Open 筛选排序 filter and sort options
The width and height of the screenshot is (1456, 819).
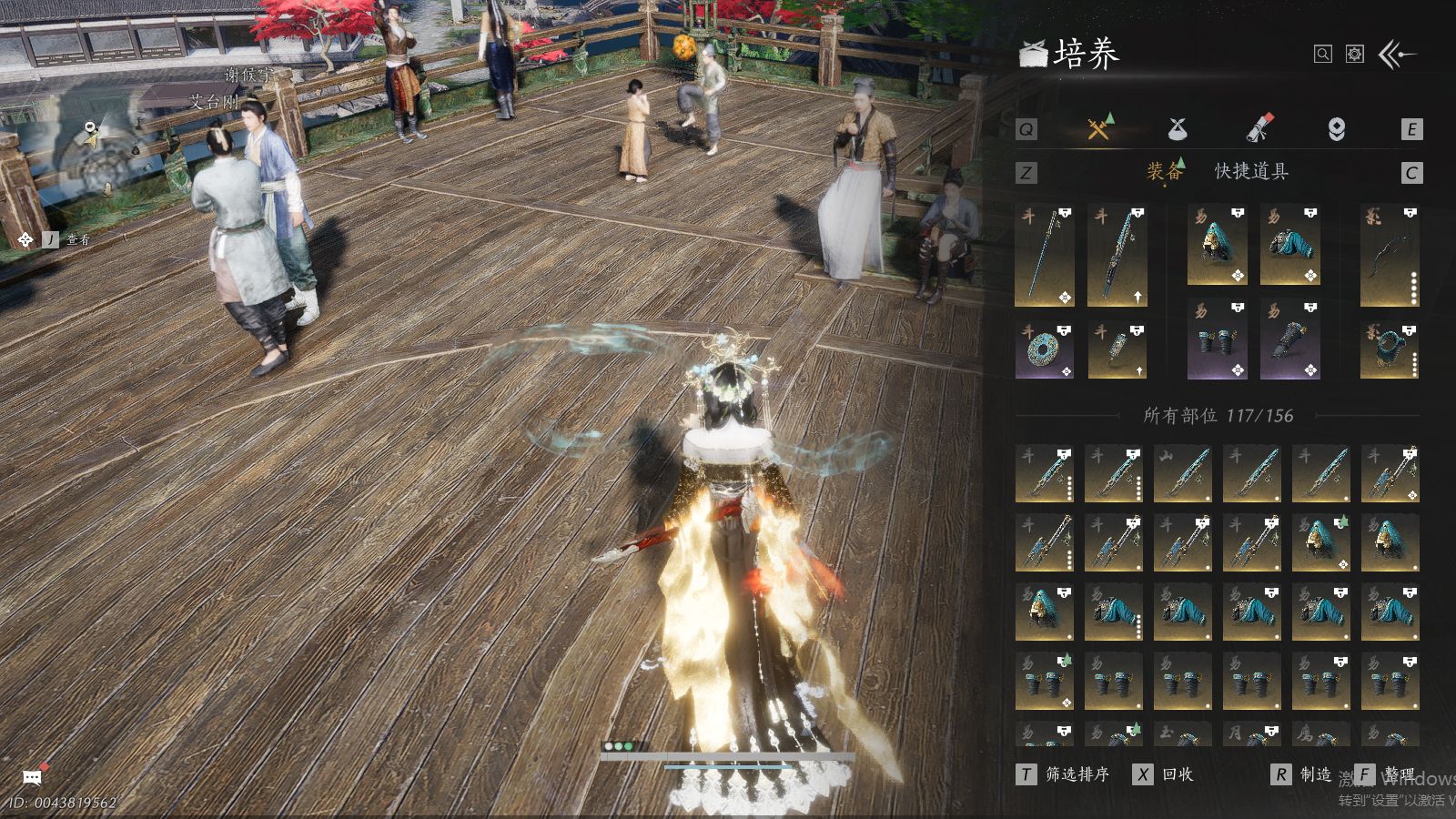1065,774
